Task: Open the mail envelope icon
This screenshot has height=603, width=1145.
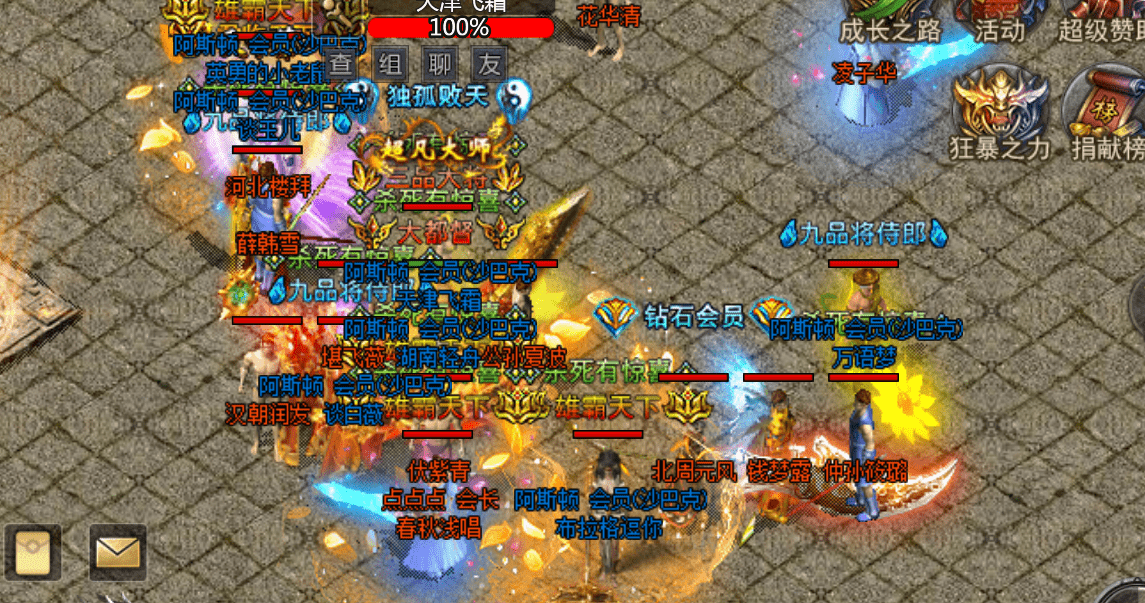Action: 118,552
